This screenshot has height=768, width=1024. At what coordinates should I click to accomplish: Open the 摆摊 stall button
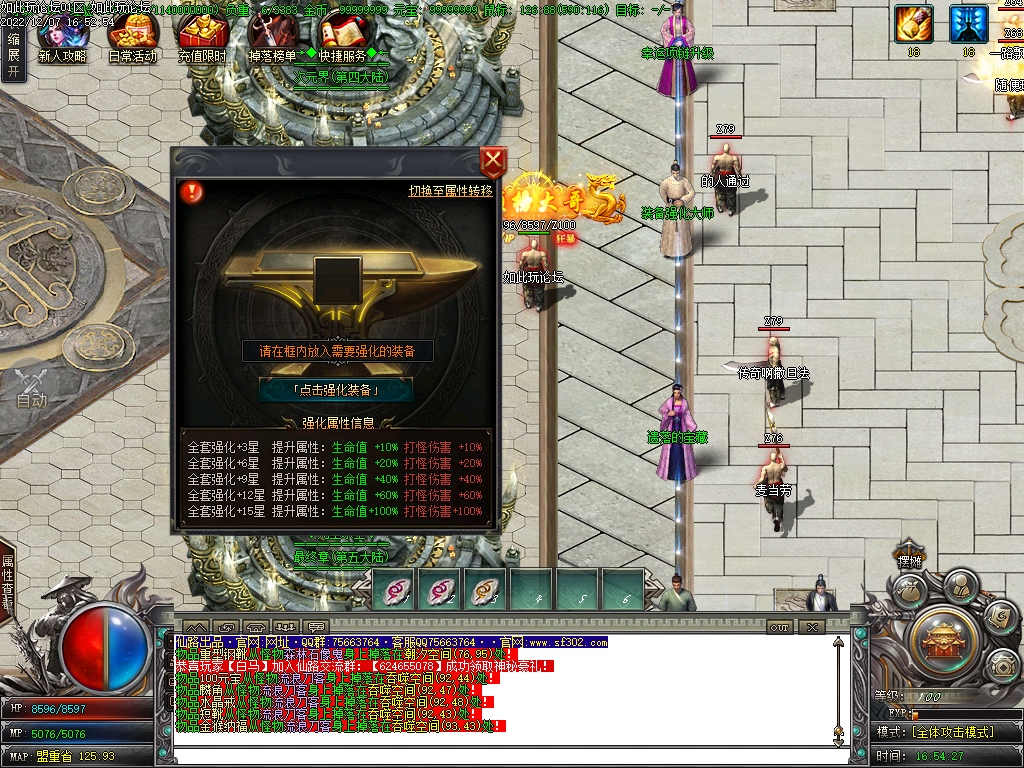pos(908,562)
